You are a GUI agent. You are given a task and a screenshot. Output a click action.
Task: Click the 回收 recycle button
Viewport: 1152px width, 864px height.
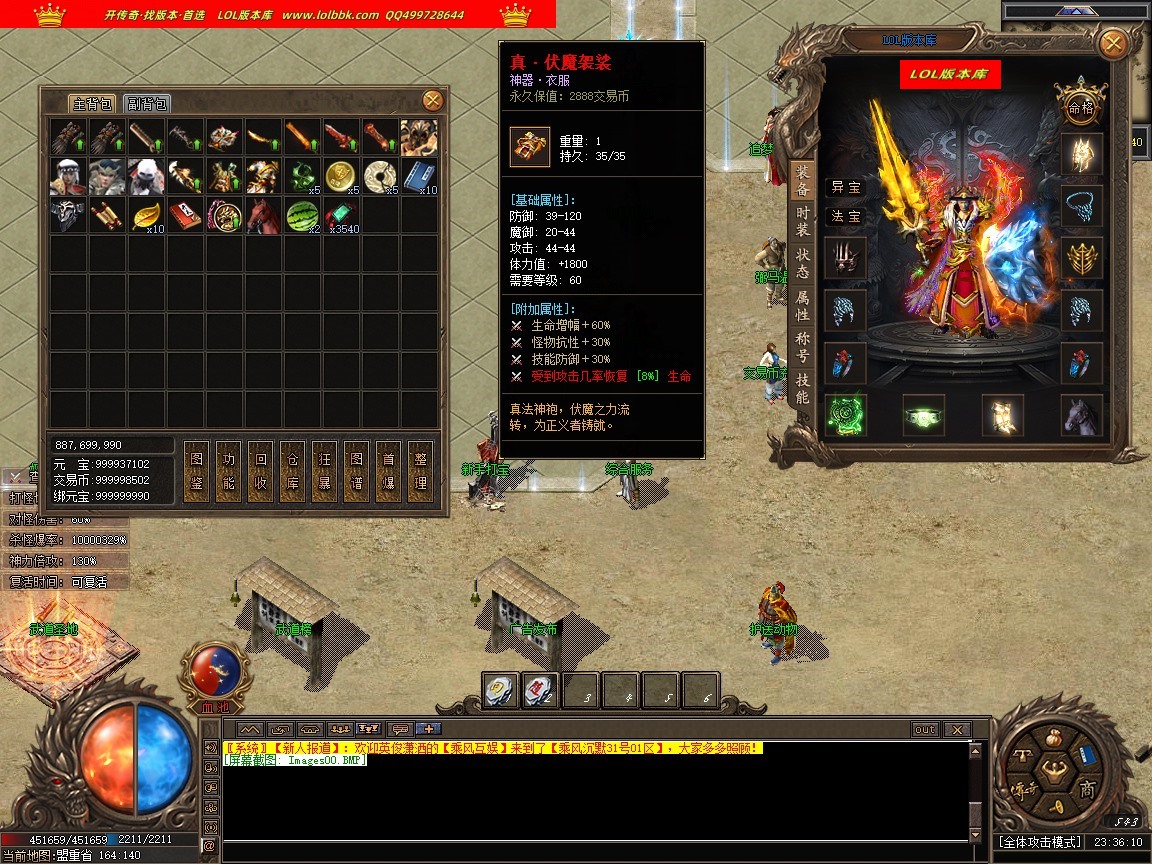[x=260, y=470]
